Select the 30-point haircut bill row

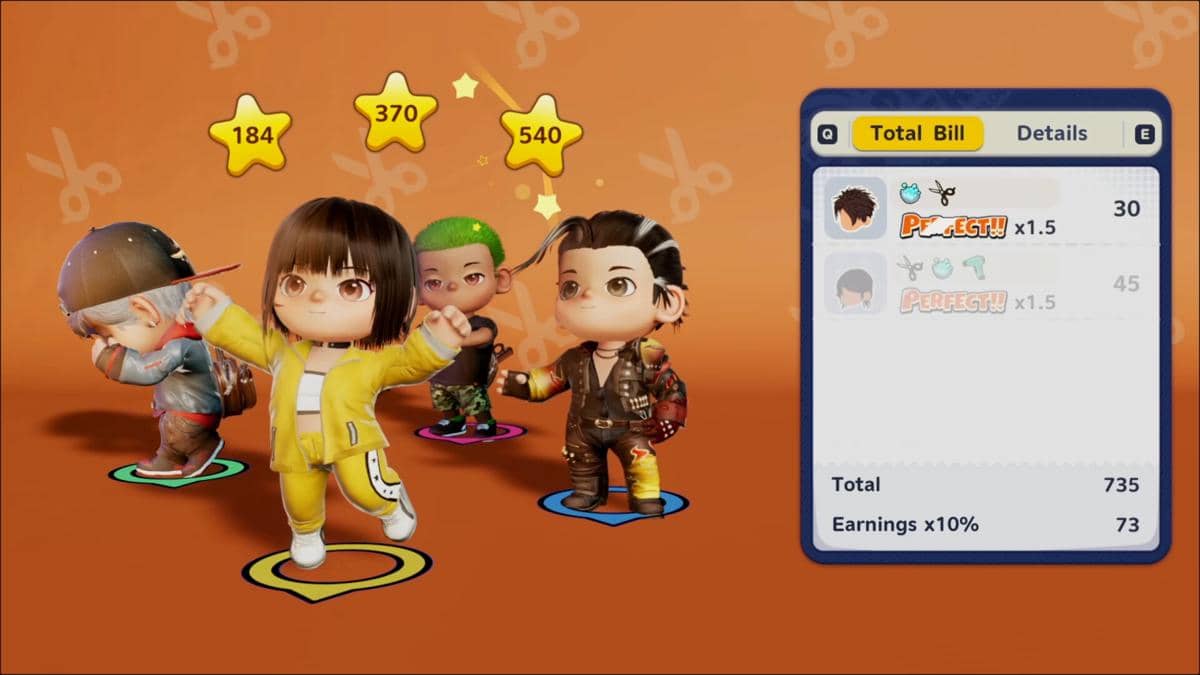coord(985,209)
